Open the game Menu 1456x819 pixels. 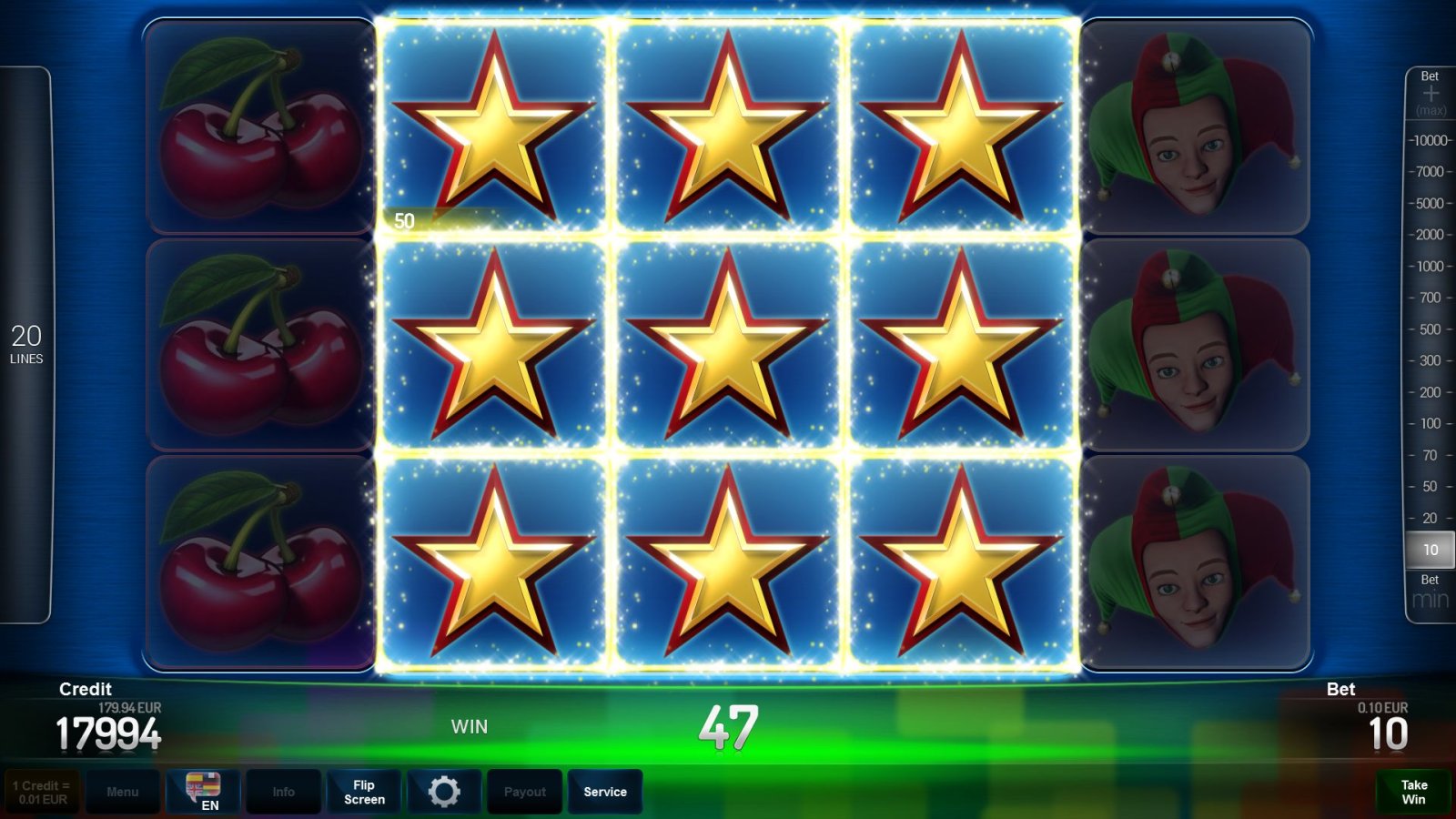click(124, 791)
